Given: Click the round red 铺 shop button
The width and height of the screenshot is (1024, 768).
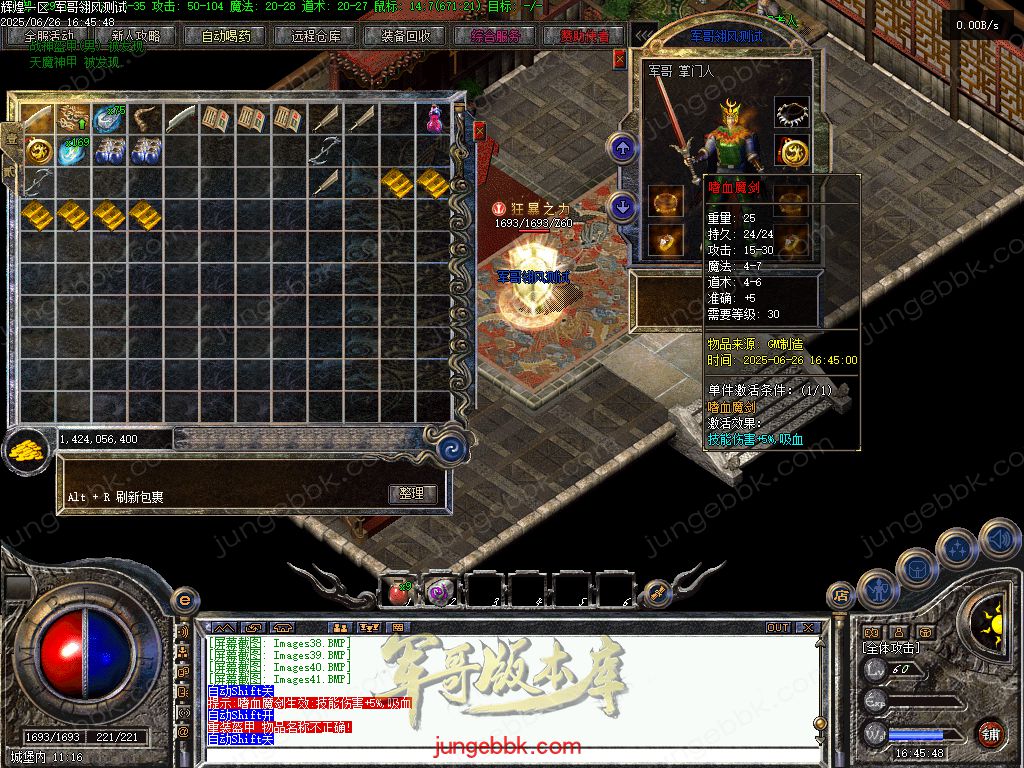Looking at the screenshot, I should pyautogui.click(x=990, y=733).
